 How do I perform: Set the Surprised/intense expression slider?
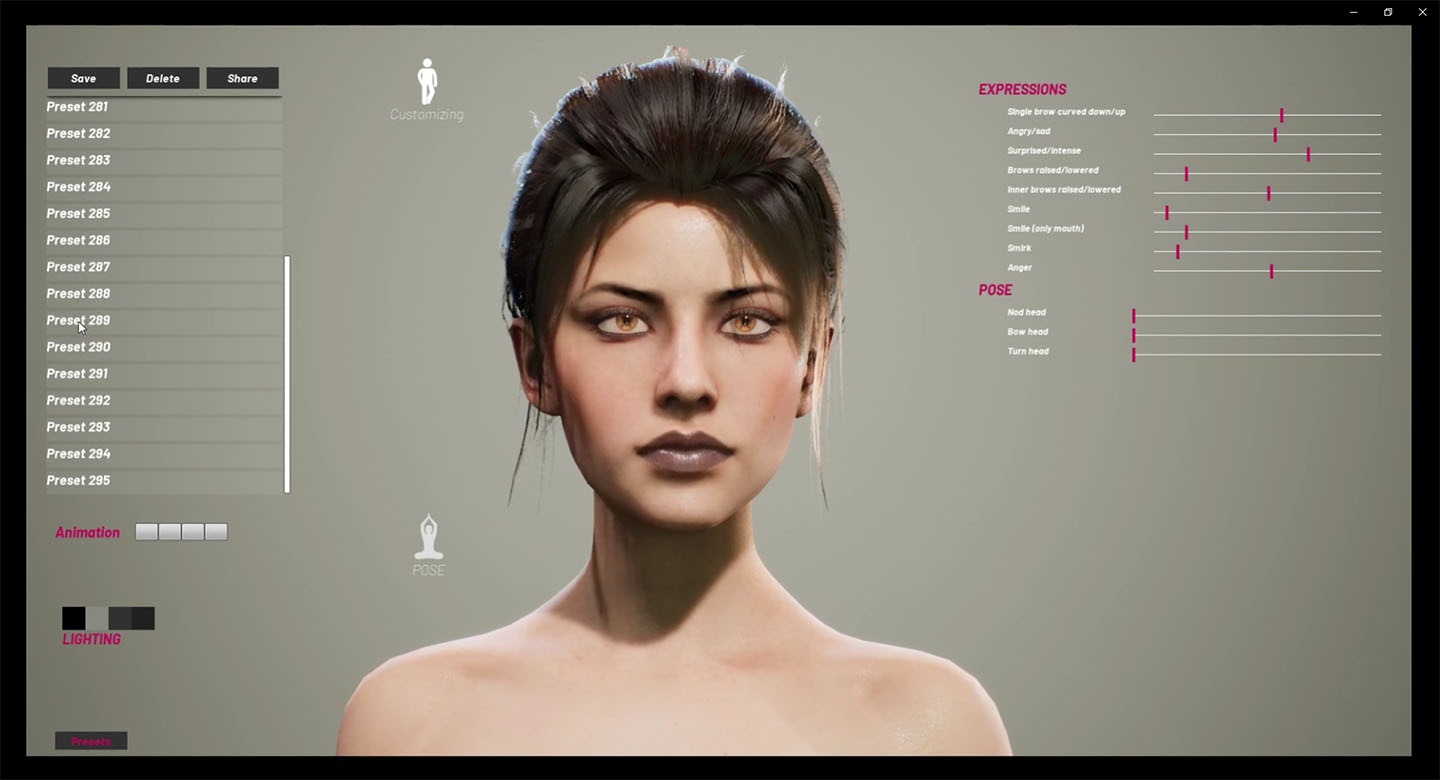(x=1308, y=154)
